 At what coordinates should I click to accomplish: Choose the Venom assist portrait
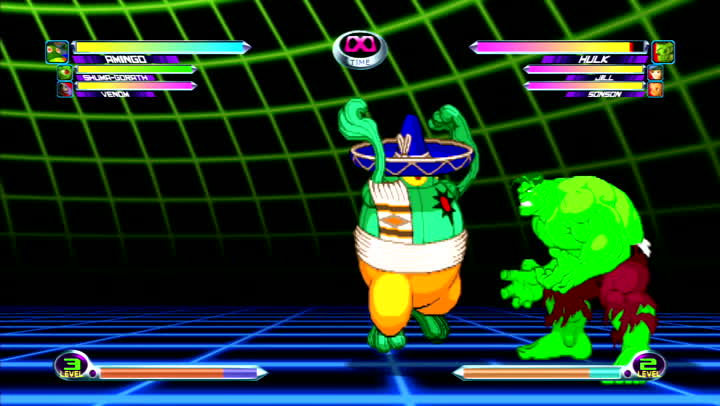[x=65, y=90]
